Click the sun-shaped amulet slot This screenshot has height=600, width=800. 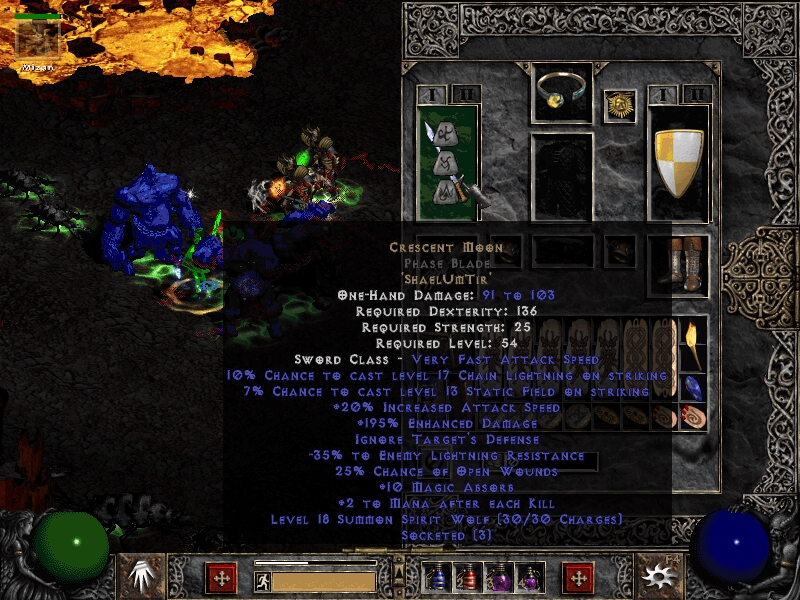pos(620,106)
